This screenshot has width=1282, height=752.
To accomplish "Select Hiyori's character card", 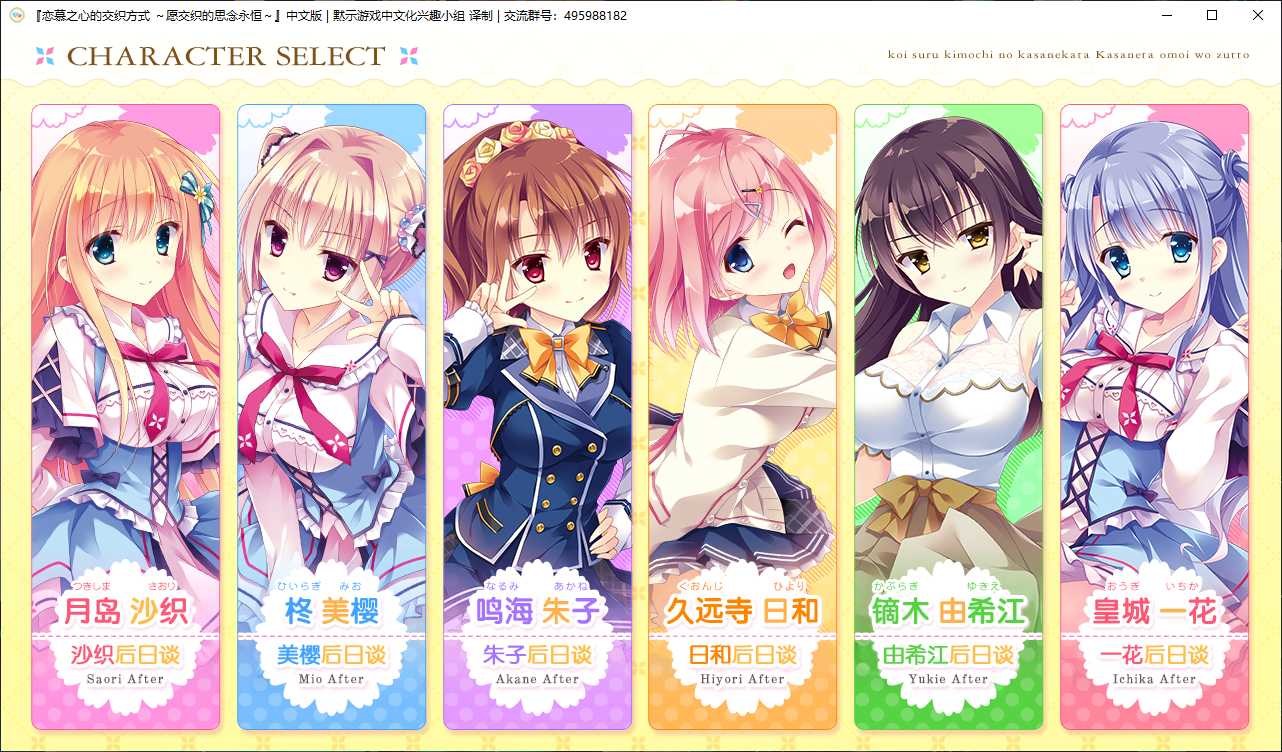I will tap(743, 350).
